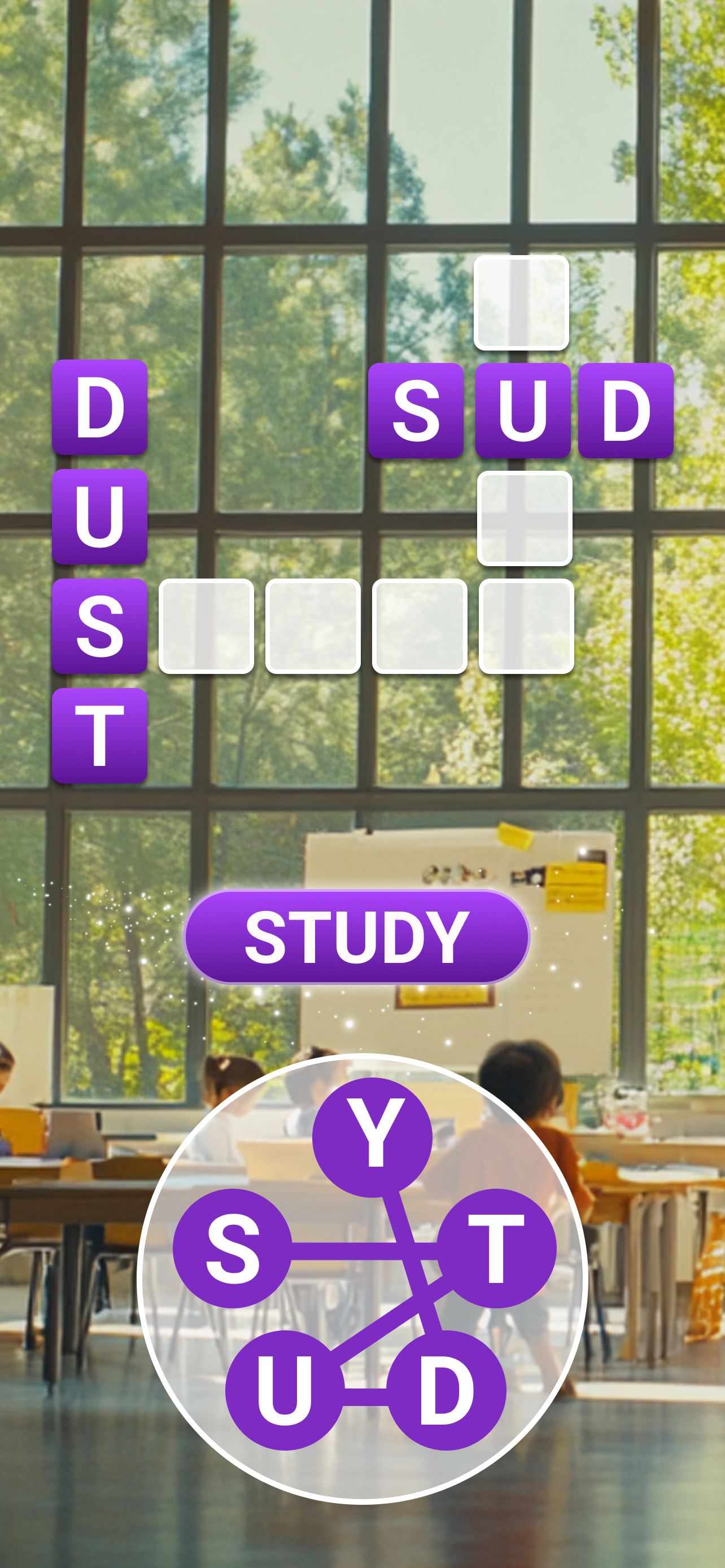
Task: Tap the T tile ending DUST
Action: click(101, 735)
